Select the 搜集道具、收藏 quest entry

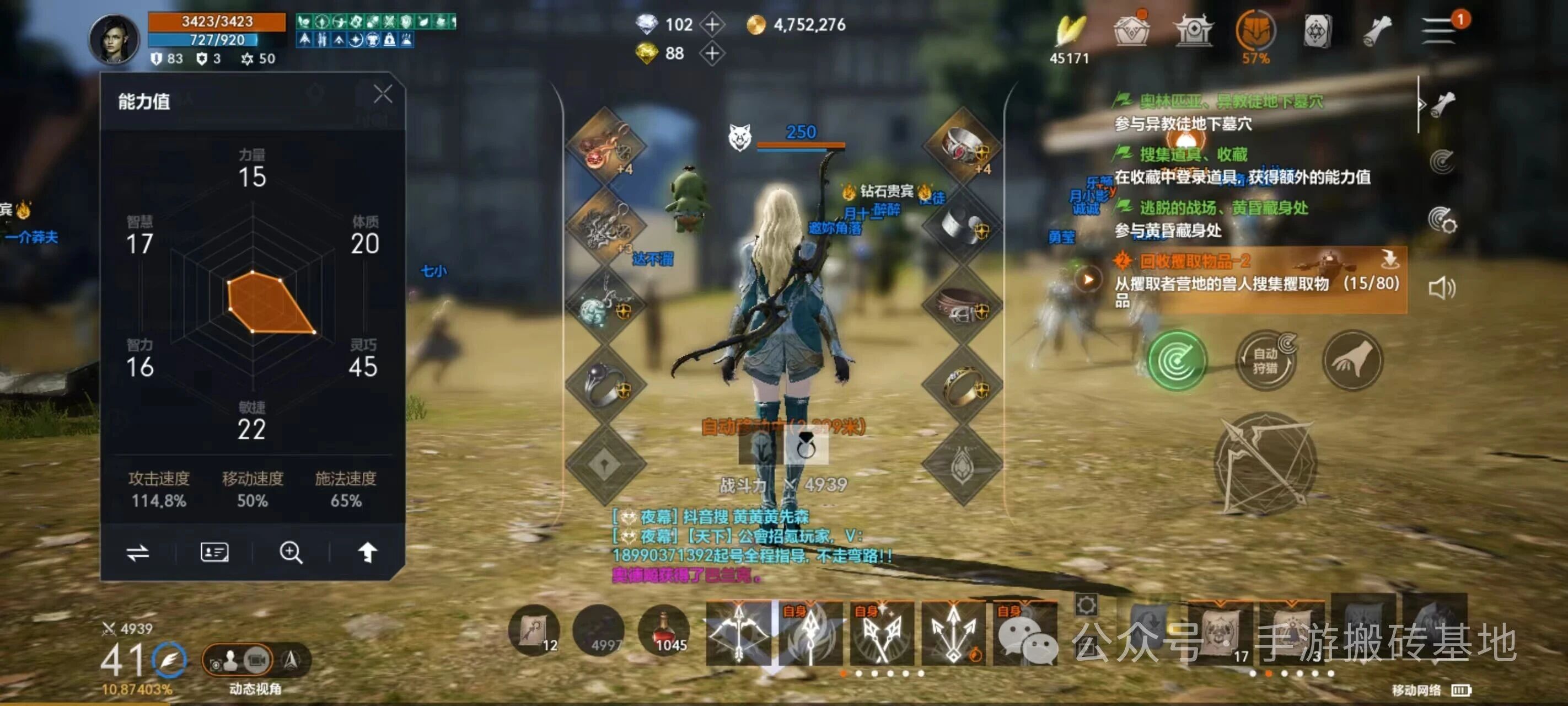point(1193,155)
